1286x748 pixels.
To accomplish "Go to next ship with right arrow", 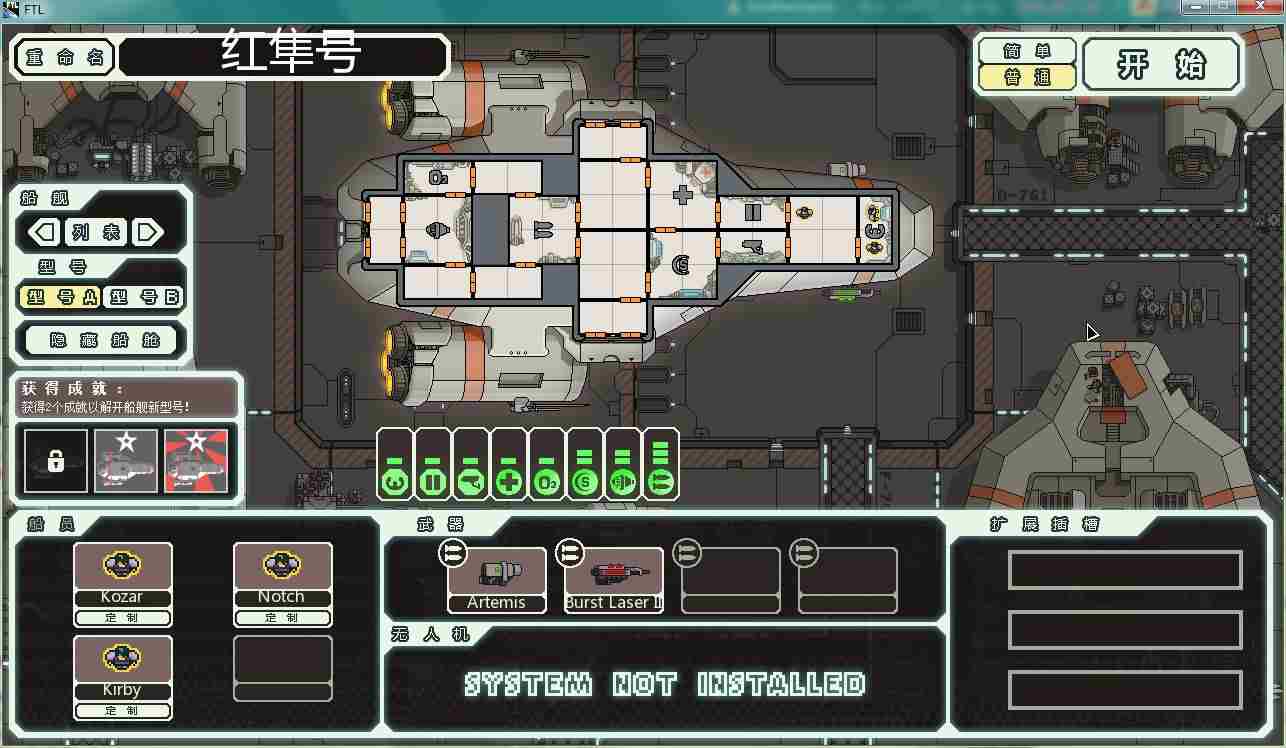I will tap(148, 233).
